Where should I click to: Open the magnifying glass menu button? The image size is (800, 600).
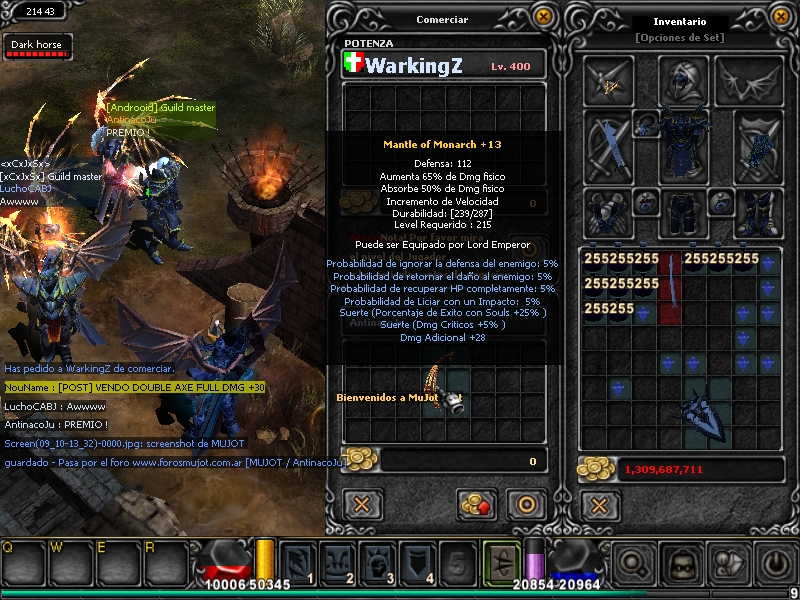click(634, 564)
